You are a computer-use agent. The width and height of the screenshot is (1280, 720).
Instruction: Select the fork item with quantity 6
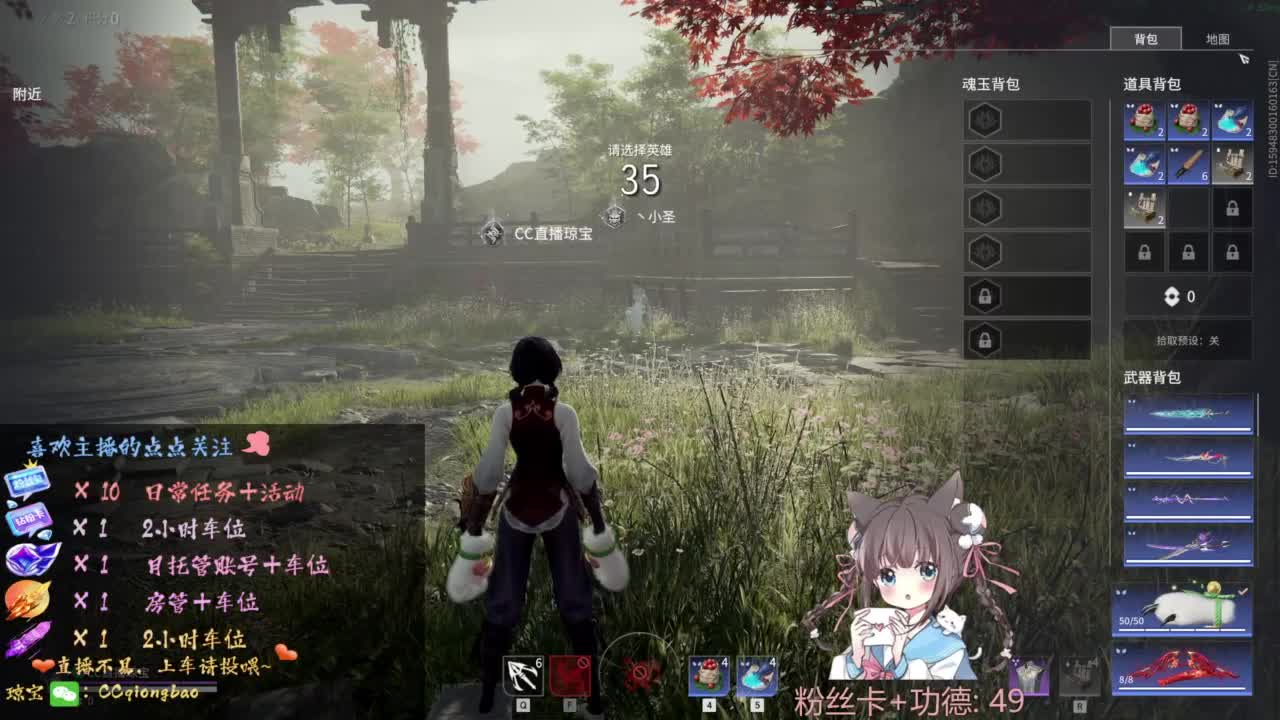point(1189,163)
